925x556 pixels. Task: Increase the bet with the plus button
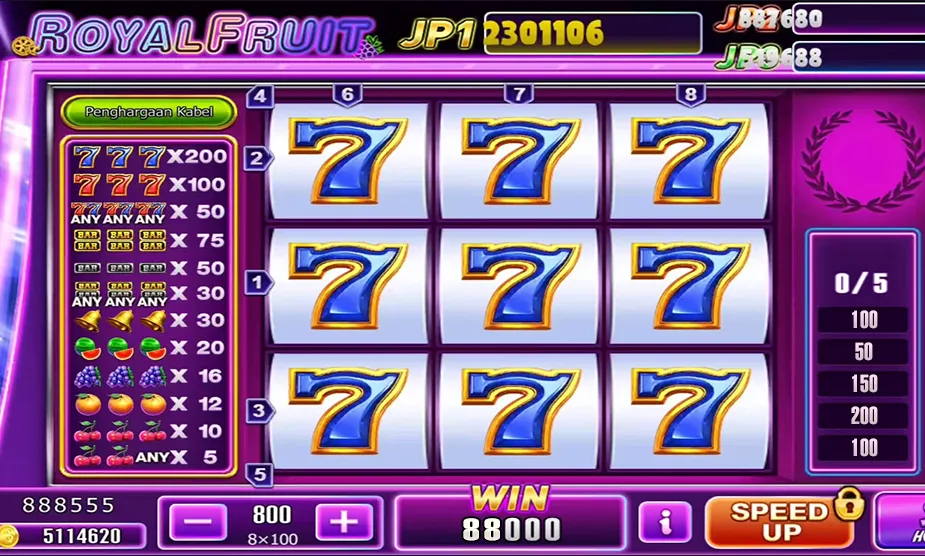click(x=344, y=522)
